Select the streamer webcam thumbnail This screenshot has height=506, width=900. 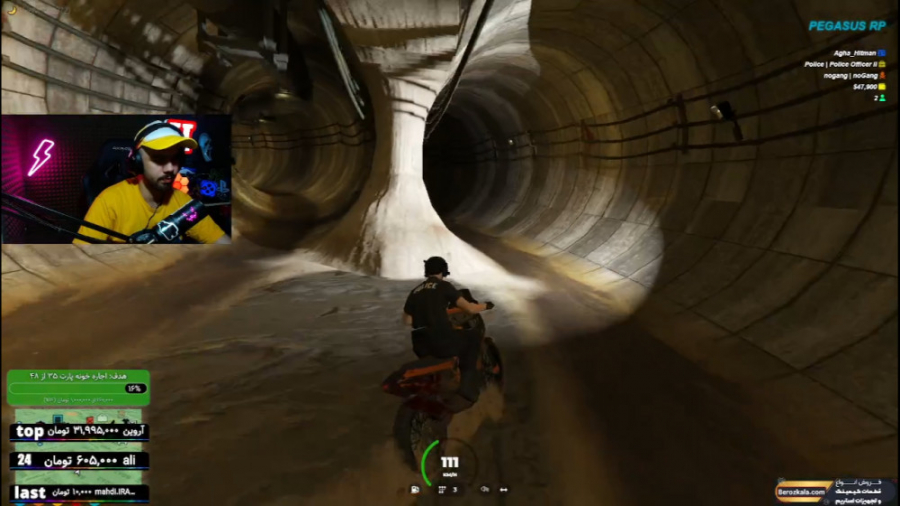(116, 179)
